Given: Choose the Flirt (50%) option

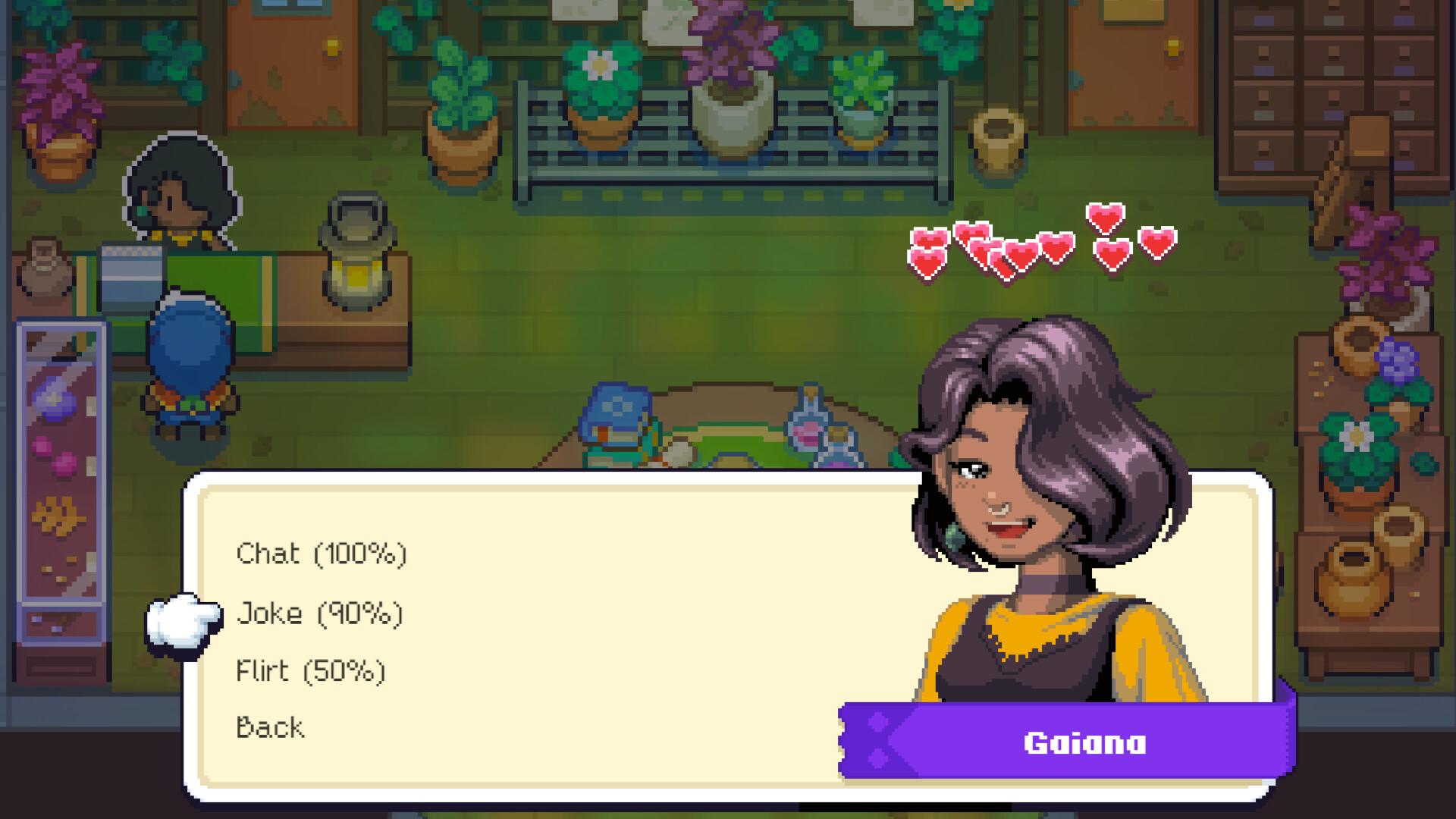Looking at the screenshot, I should pyautogui.click(x=311, y=670).
